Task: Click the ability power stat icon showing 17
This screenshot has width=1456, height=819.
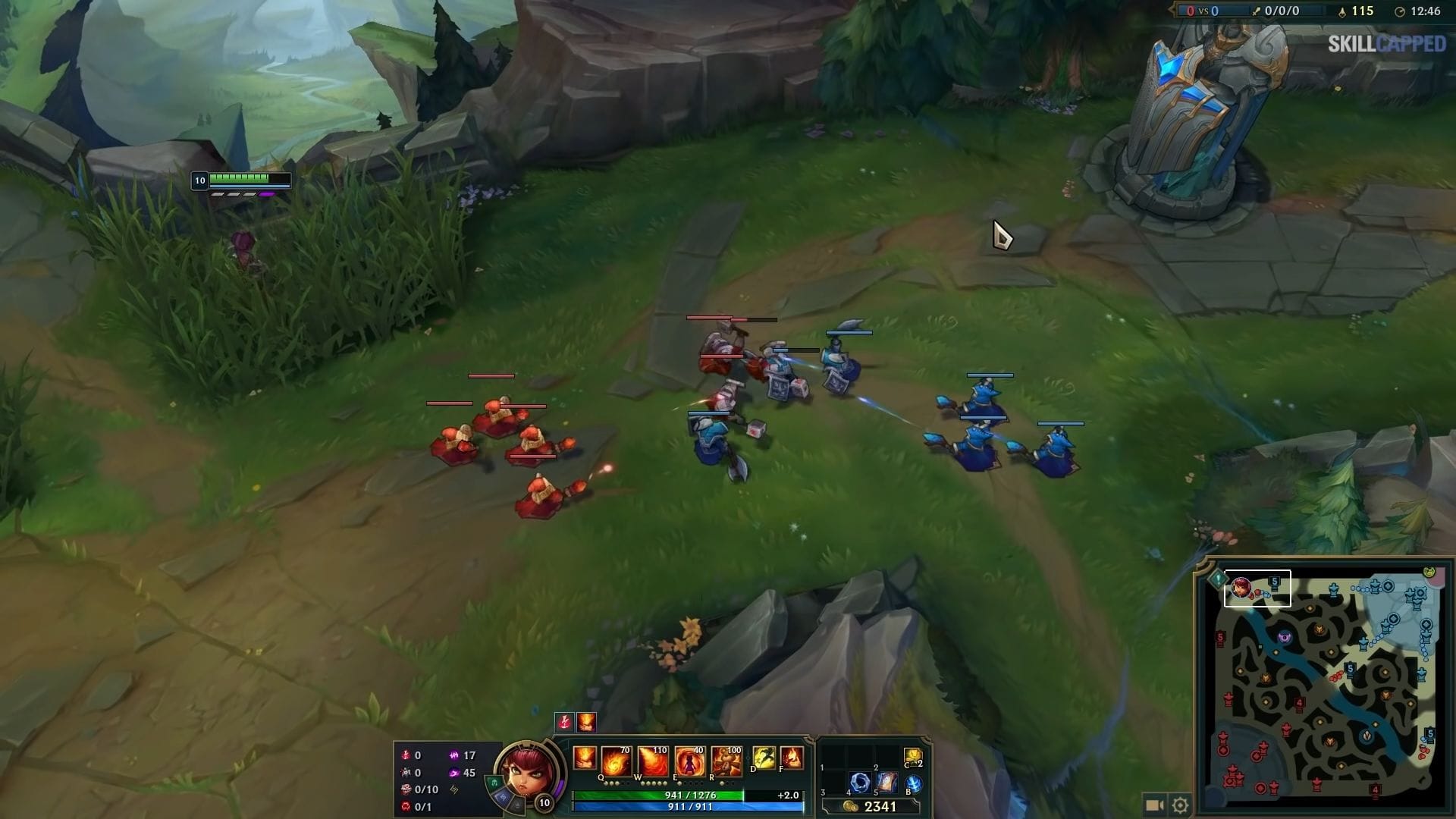Action: (x=455, y=755)
